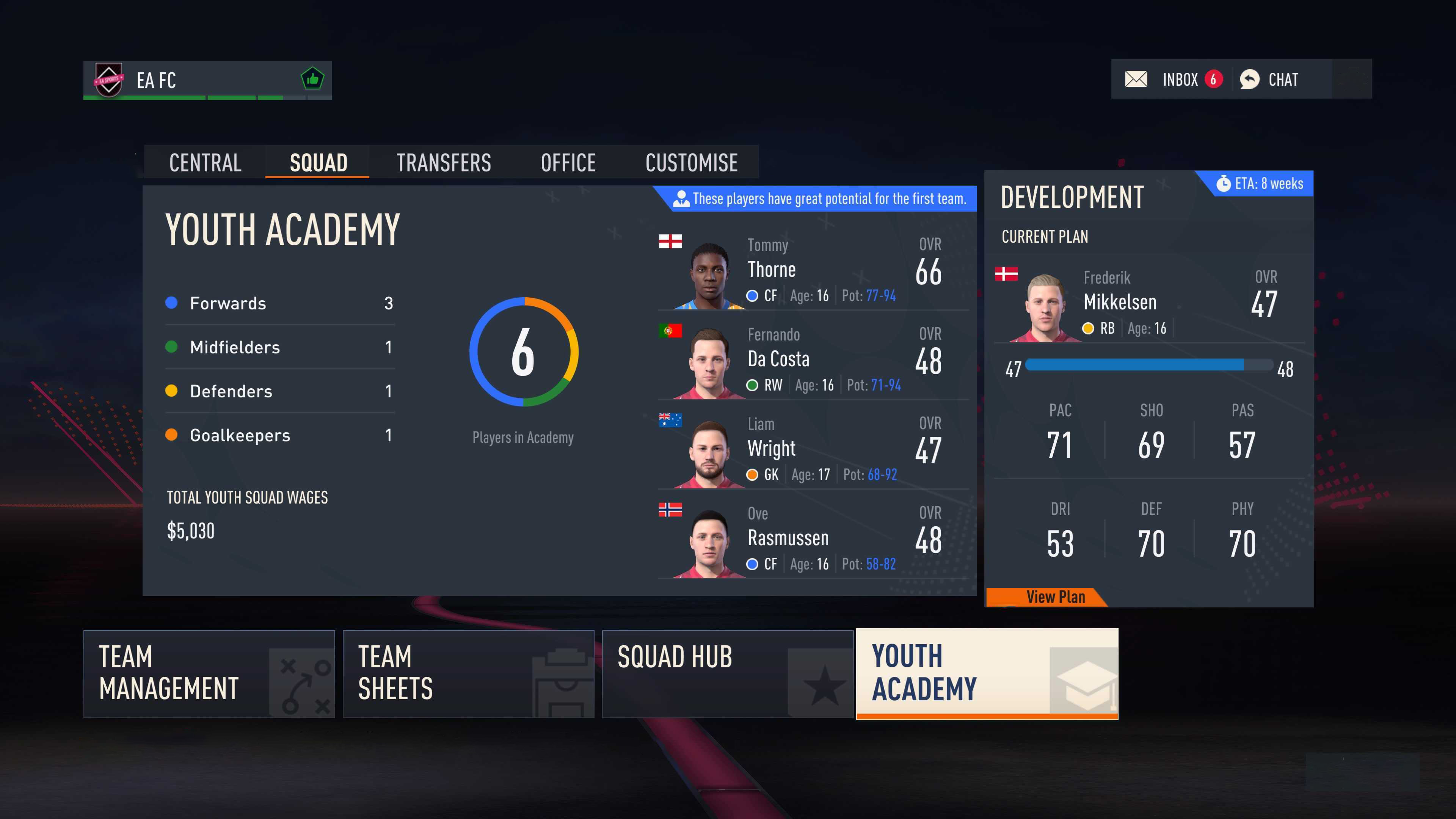
Task: Select goalkeeper Liam Wright
Action: click(x=813, y=449)
